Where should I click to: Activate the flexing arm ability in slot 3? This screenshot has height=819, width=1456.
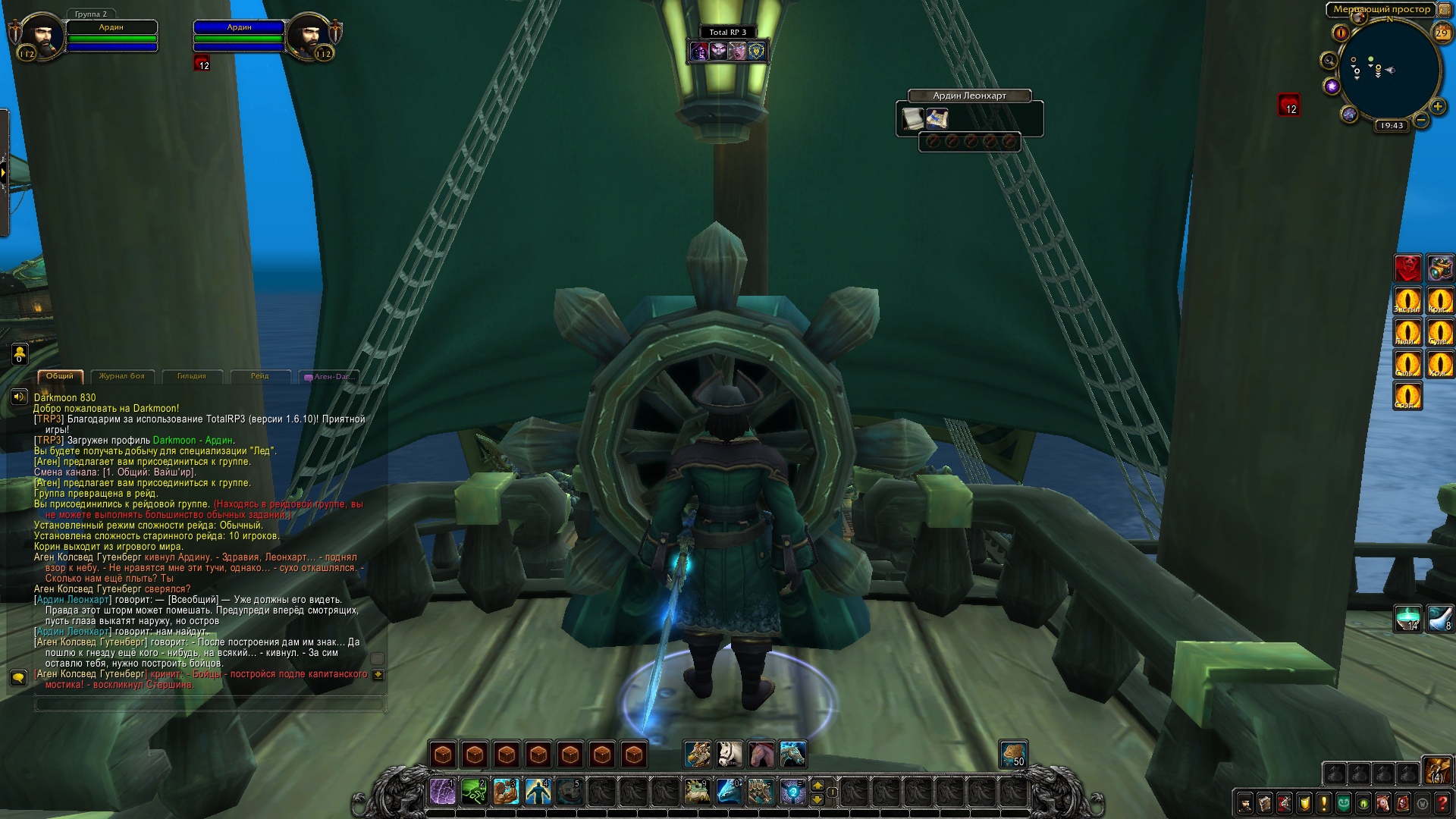point(506,792)
